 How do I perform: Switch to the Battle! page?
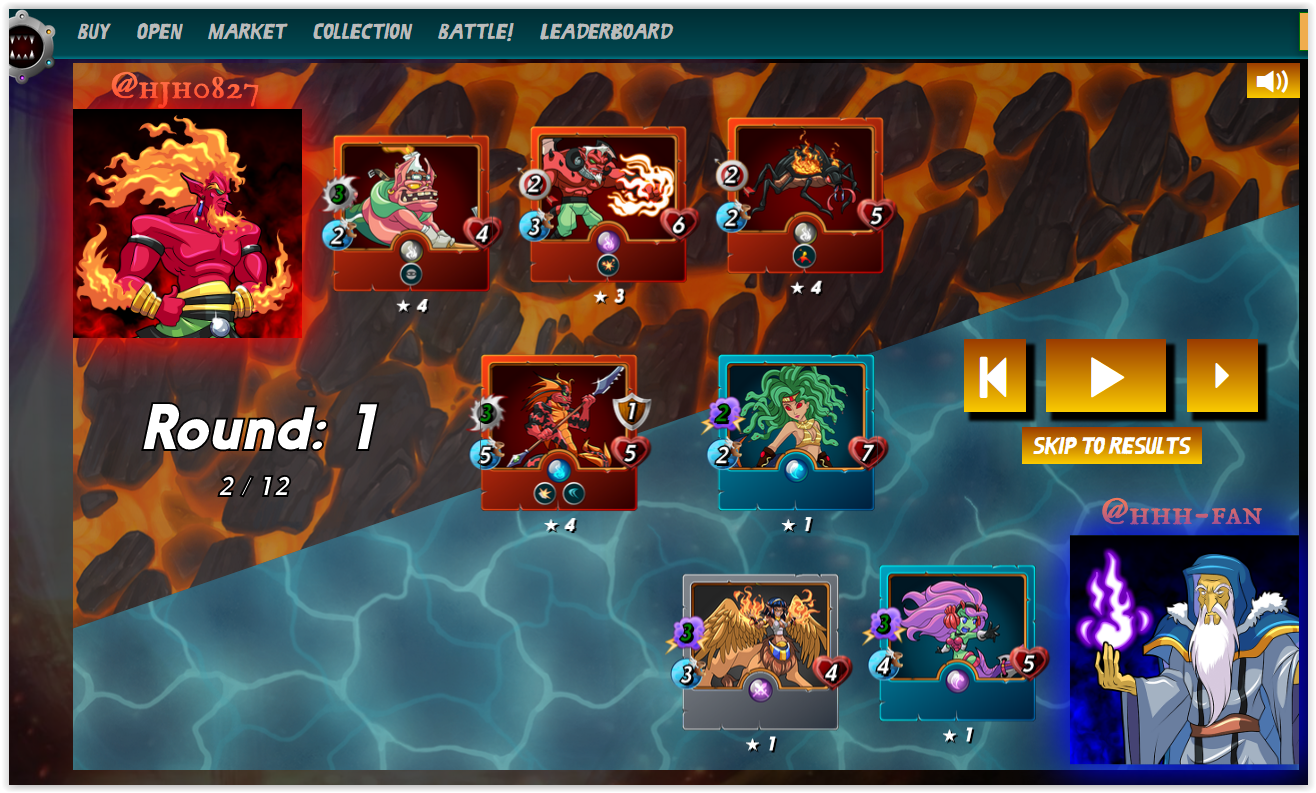(x=475, y=31)
